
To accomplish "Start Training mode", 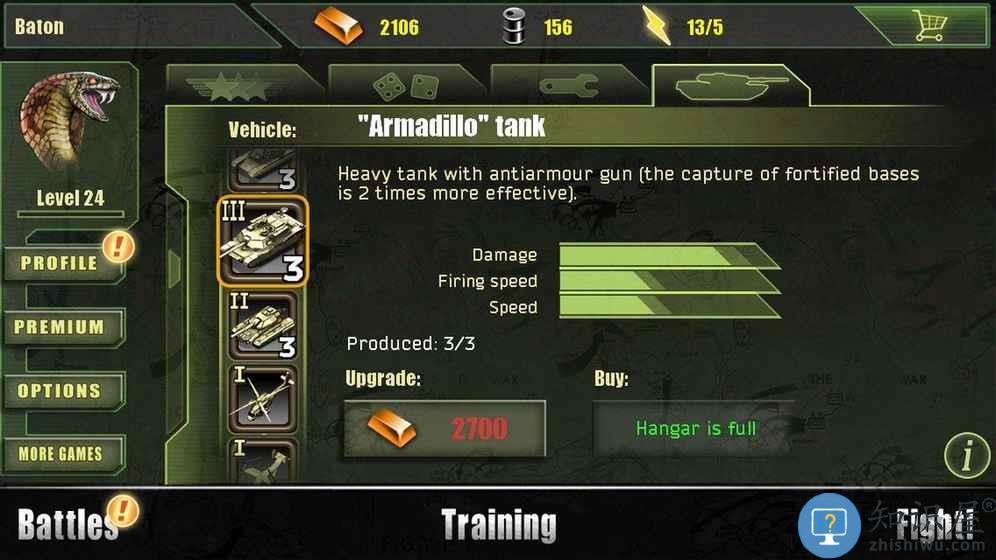I will pyautogui.click(x=498, y=524).
